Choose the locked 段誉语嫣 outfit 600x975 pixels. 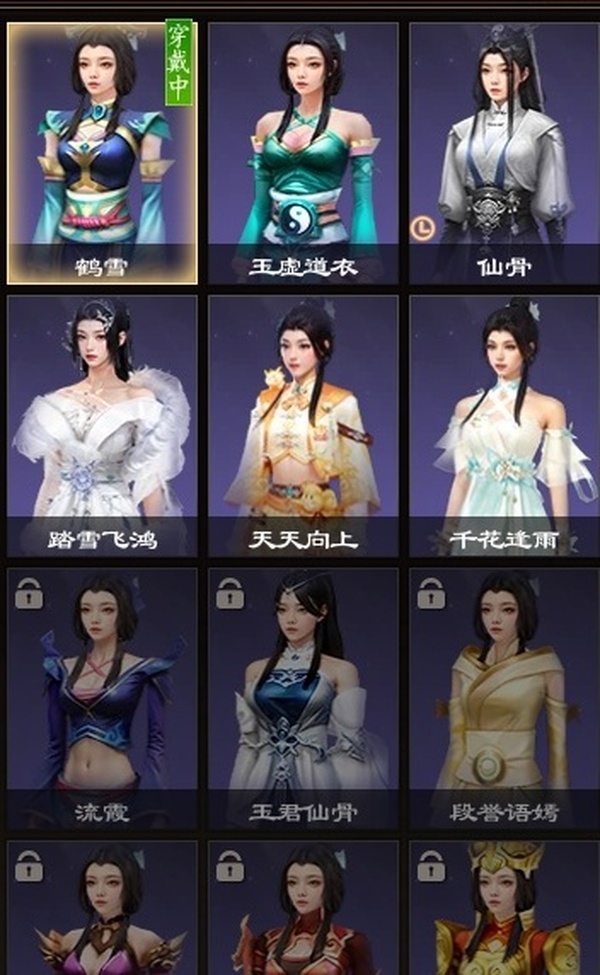tap(503, 697)
